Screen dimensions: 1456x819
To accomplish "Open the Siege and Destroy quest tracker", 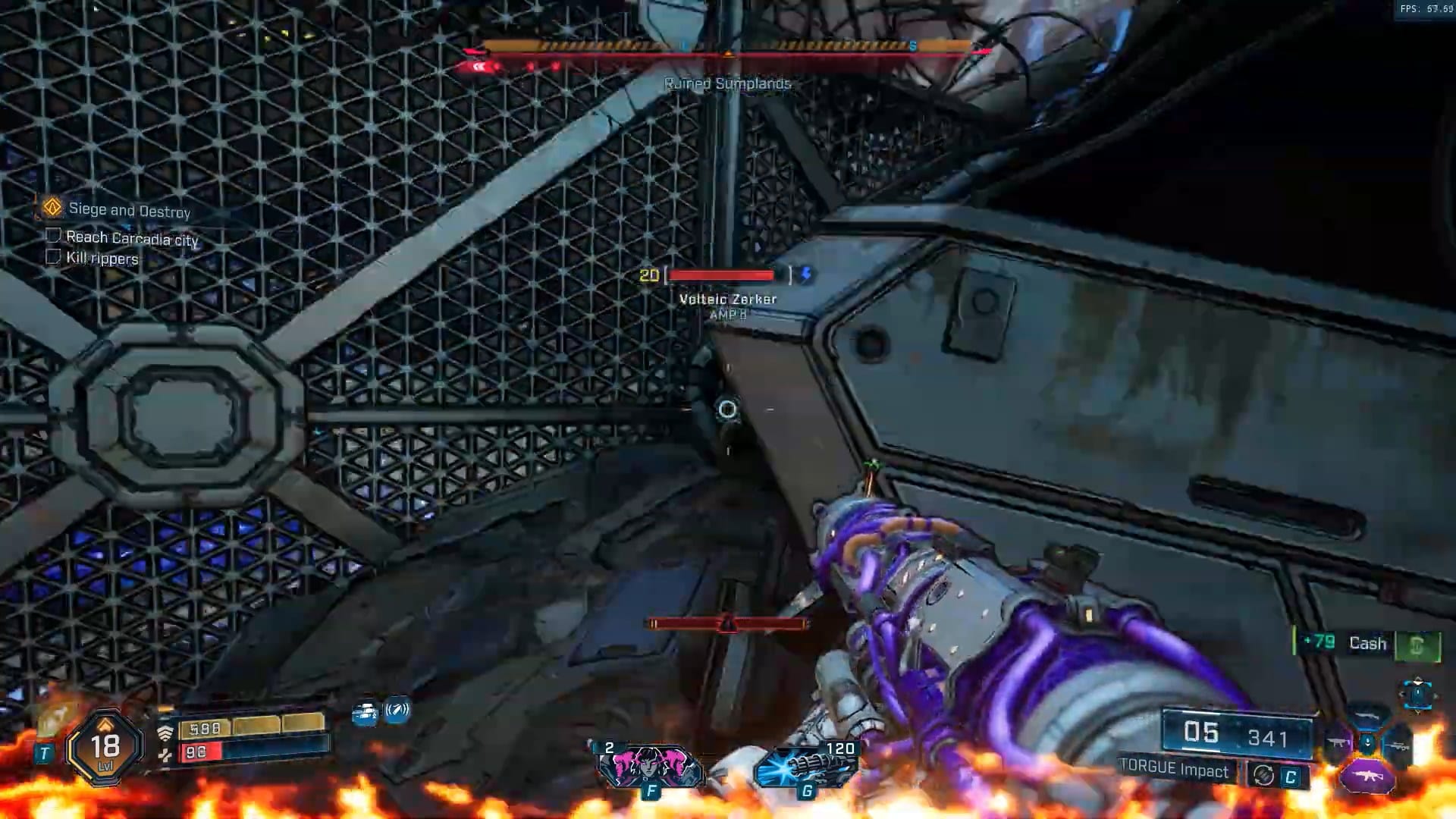I will [x=129, y=210].
